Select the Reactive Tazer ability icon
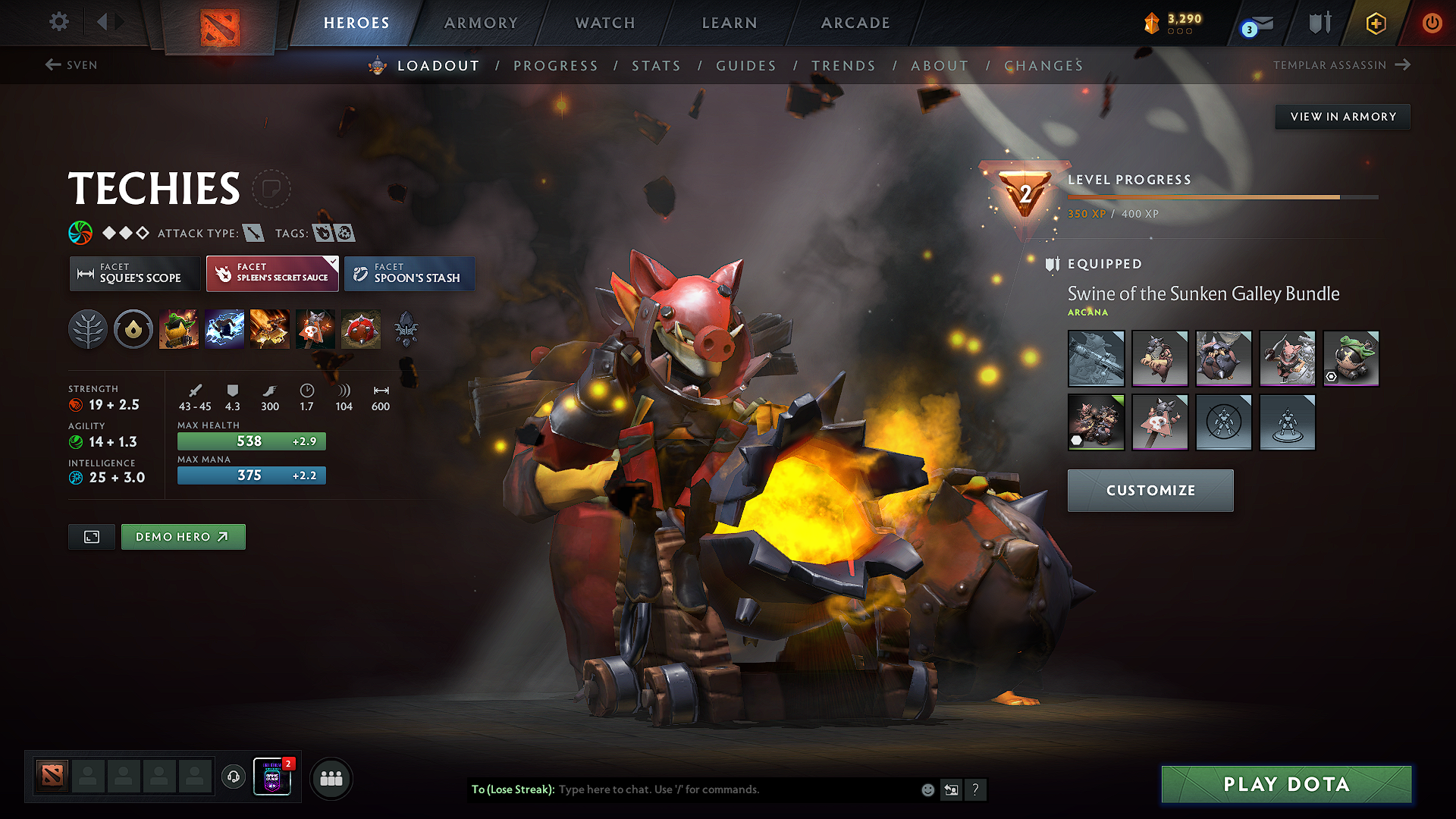 (224, 328)
